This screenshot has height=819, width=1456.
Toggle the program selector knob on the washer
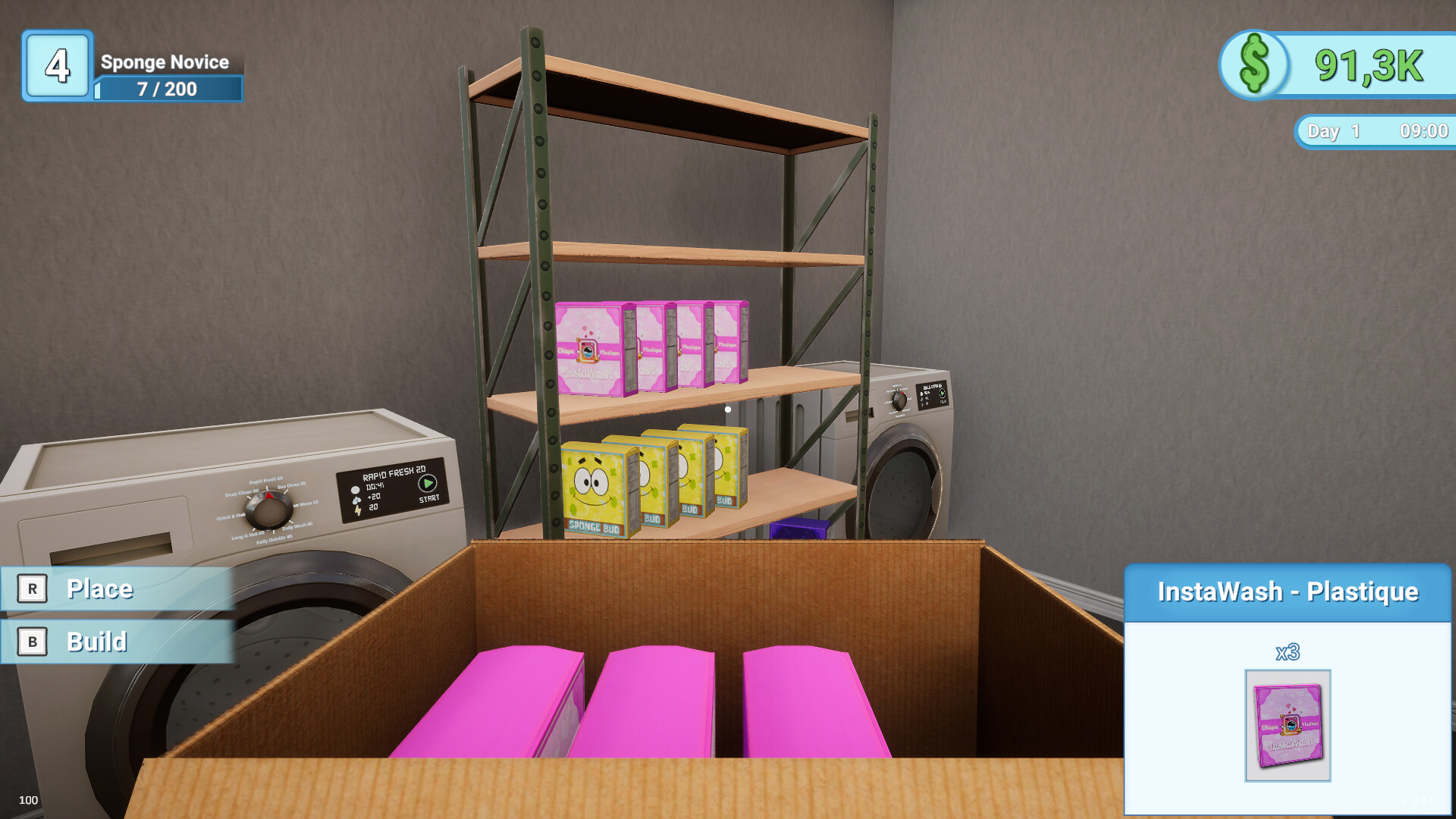tap(270, 510)
